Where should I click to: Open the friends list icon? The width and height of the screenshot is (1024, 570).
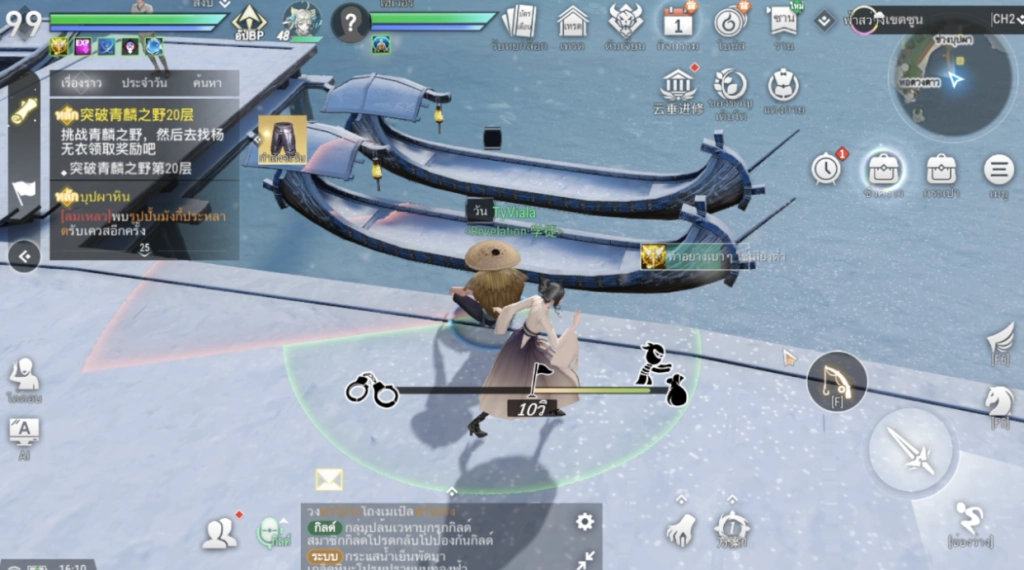click(219, 534)
